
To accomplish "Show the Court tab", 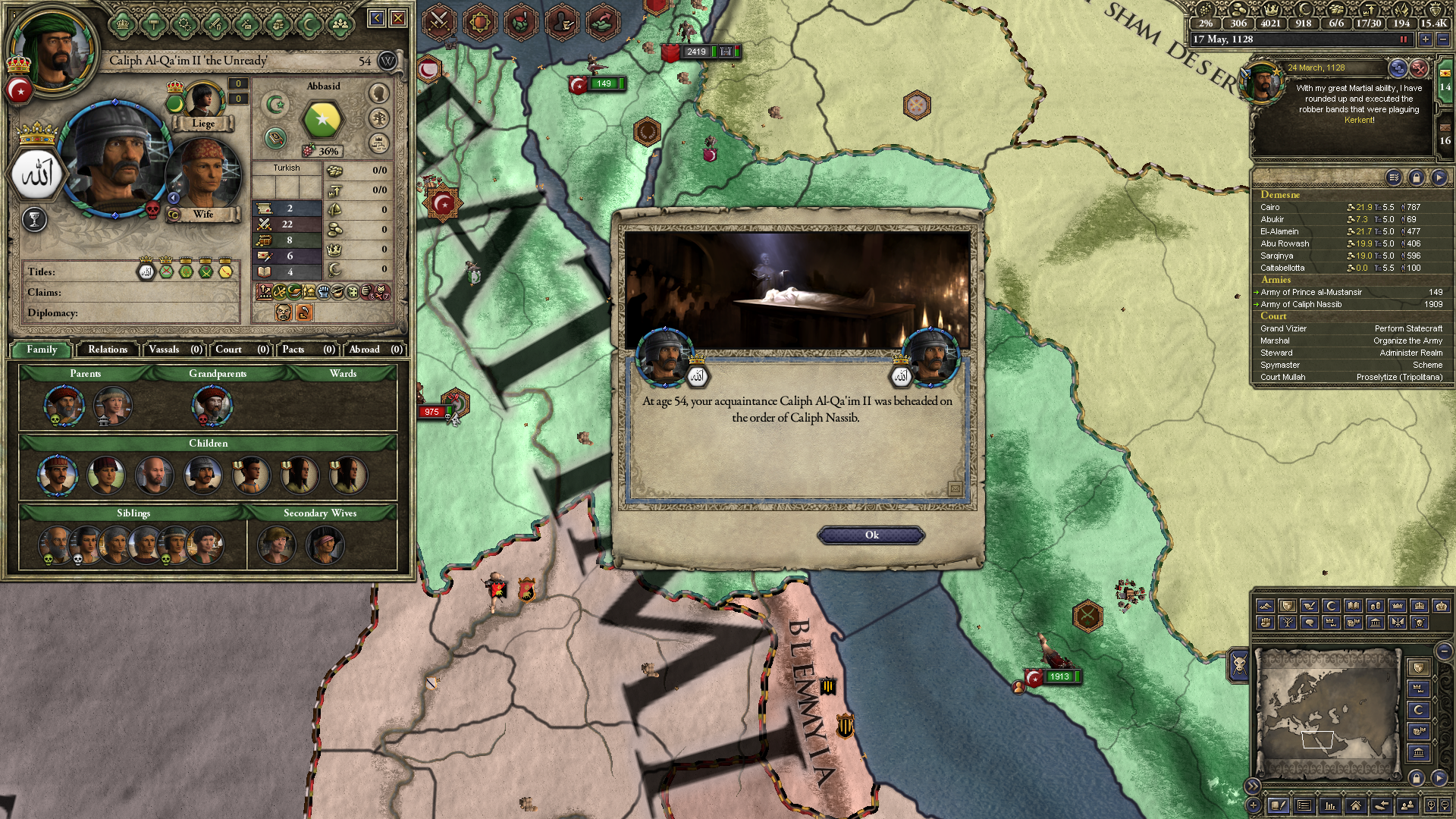I will pos(241,350).
